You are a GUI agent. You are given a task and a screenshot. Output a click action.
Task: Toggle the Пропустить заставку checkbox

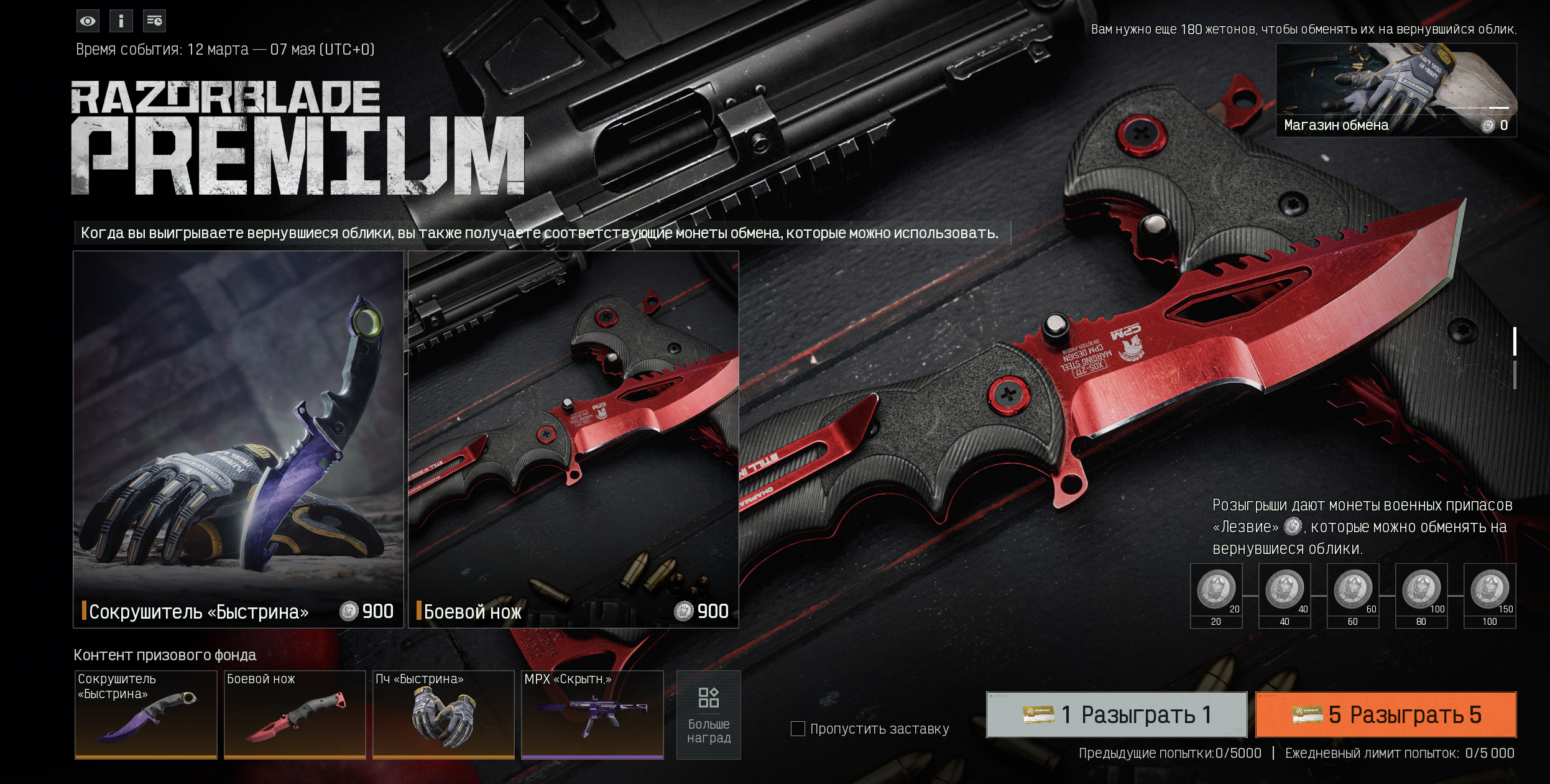(798, 729)
